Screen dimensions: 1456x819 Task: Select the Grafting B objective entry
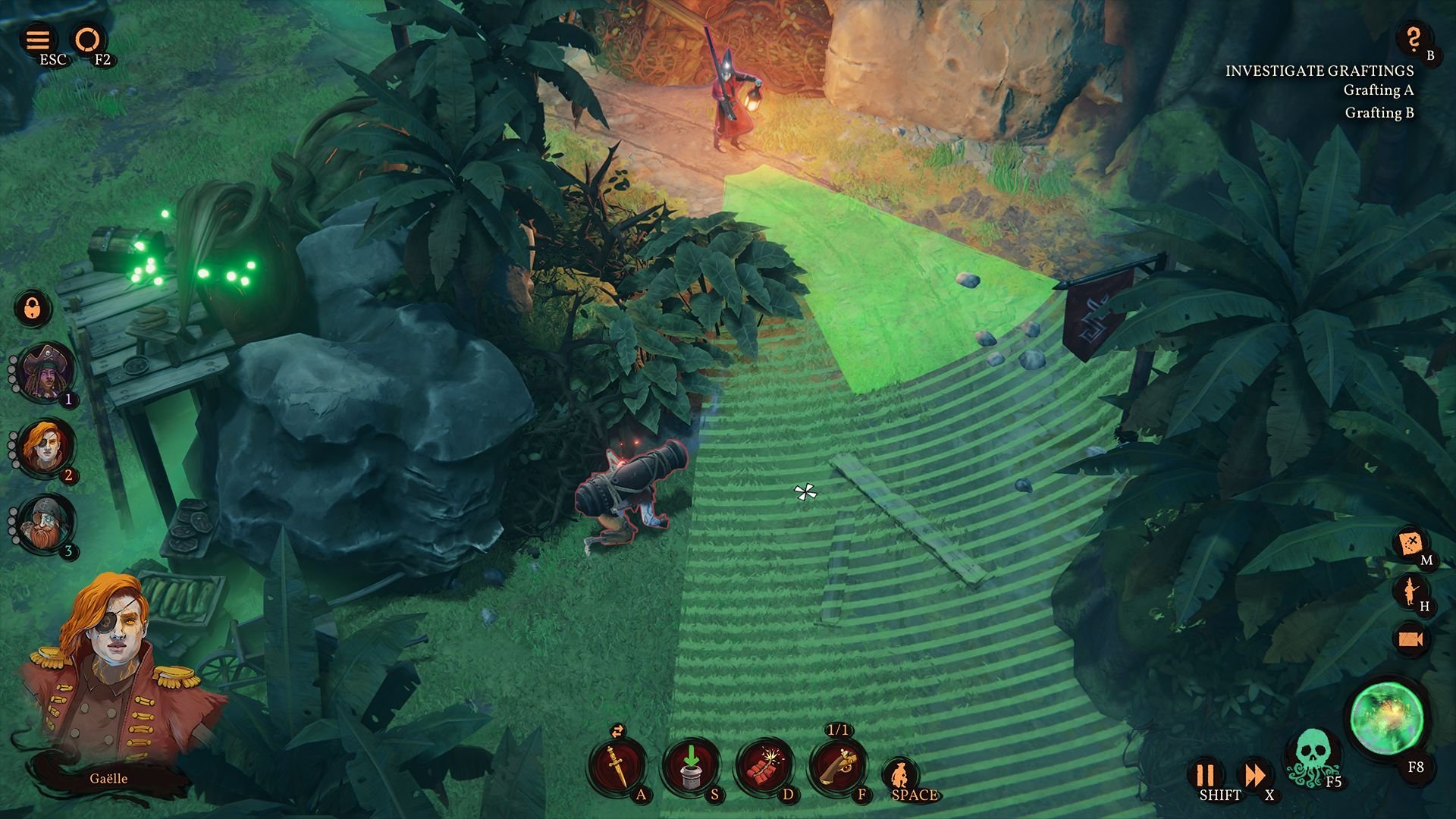click(x=1379, y=114)
